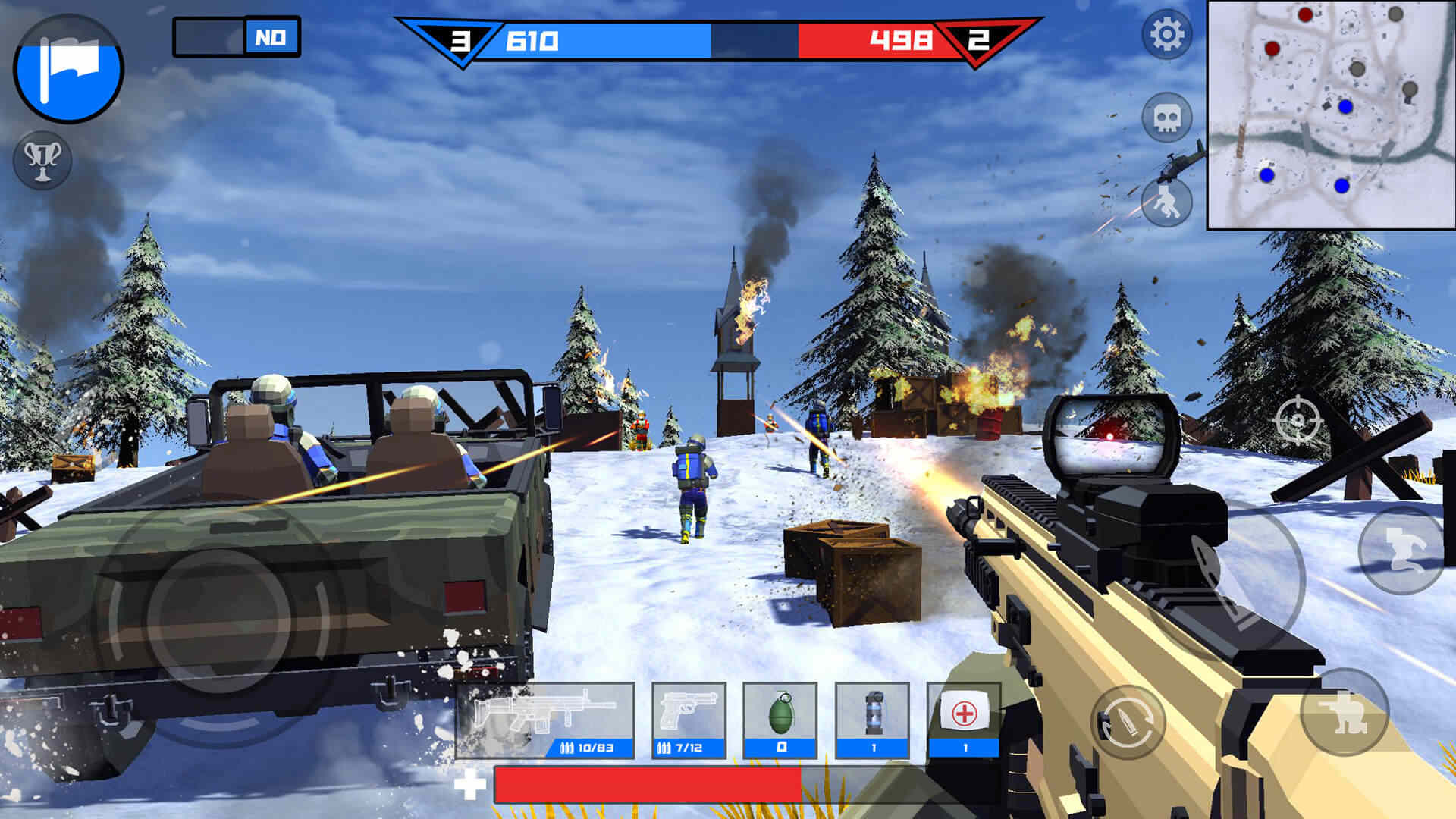Tap the blue flag button

68,68
